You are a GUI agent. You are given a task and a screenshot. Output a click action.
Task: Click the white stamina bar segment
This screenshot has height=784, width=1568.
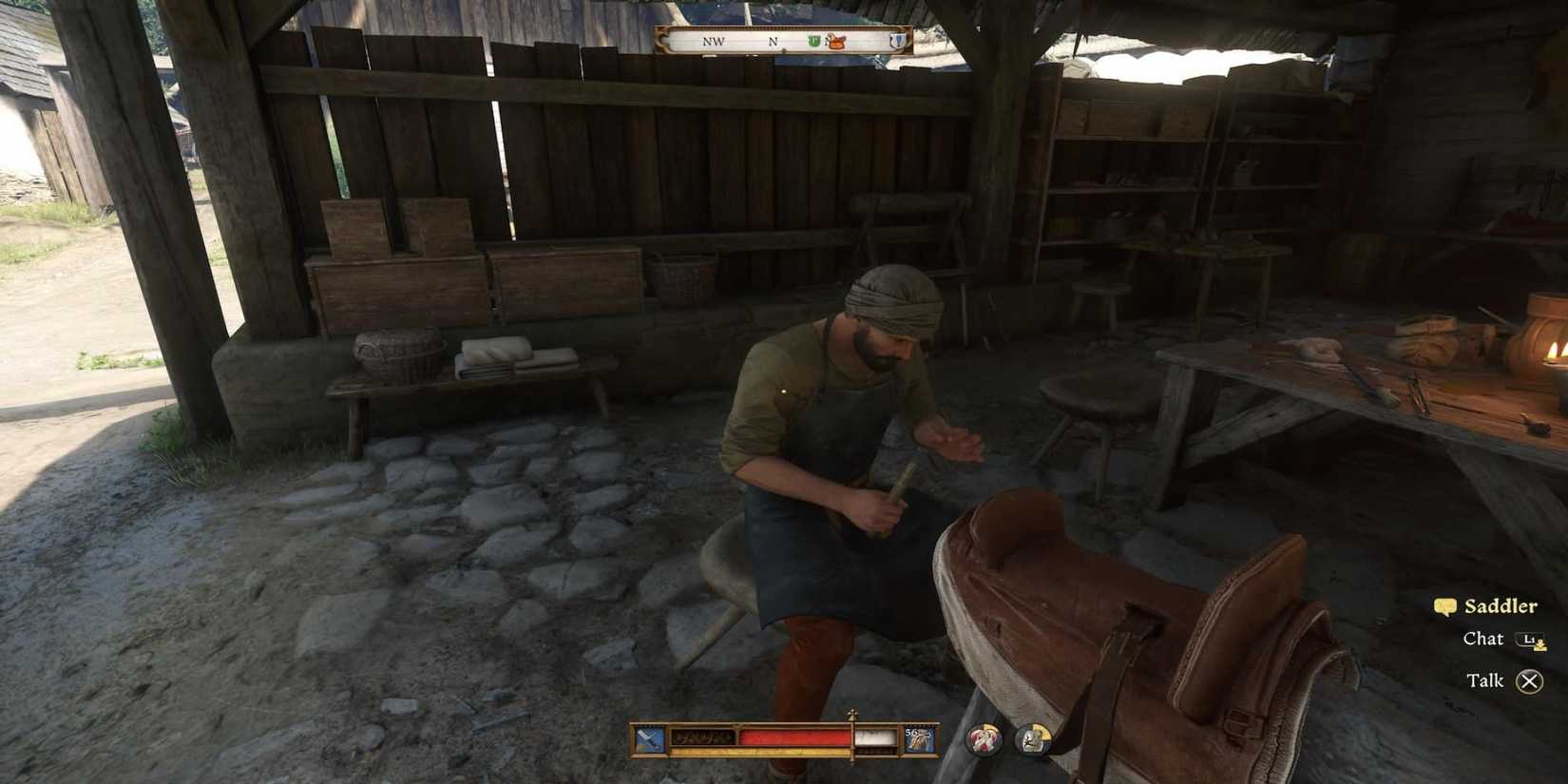coord(876,736)
